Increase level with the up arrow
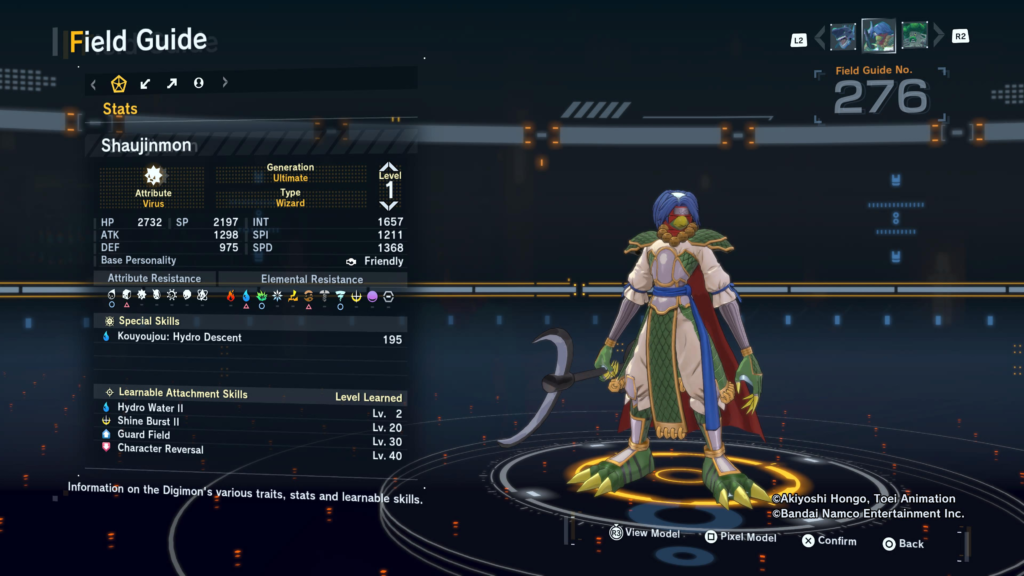1024x576 pixels. click(x=389, y=168)
